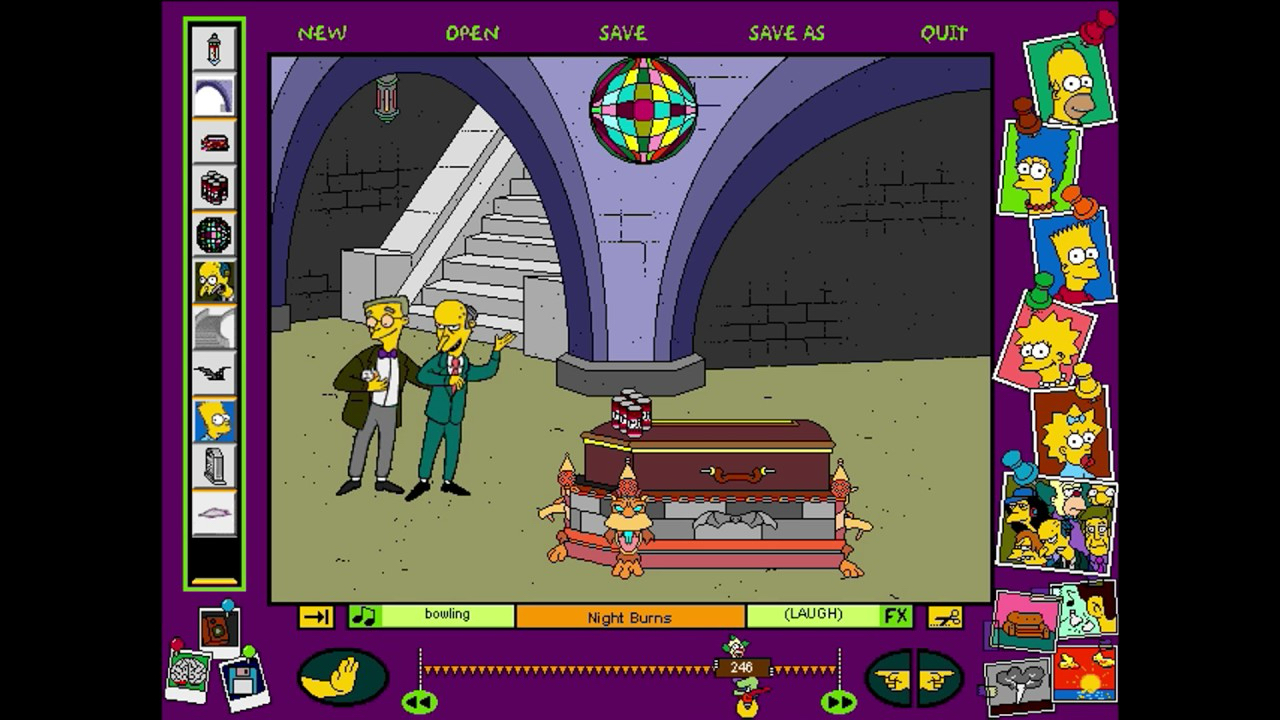This screenshot has width=1280, height=720.
Task: Select the disco ball in the cast list
Action: (214, 235)
